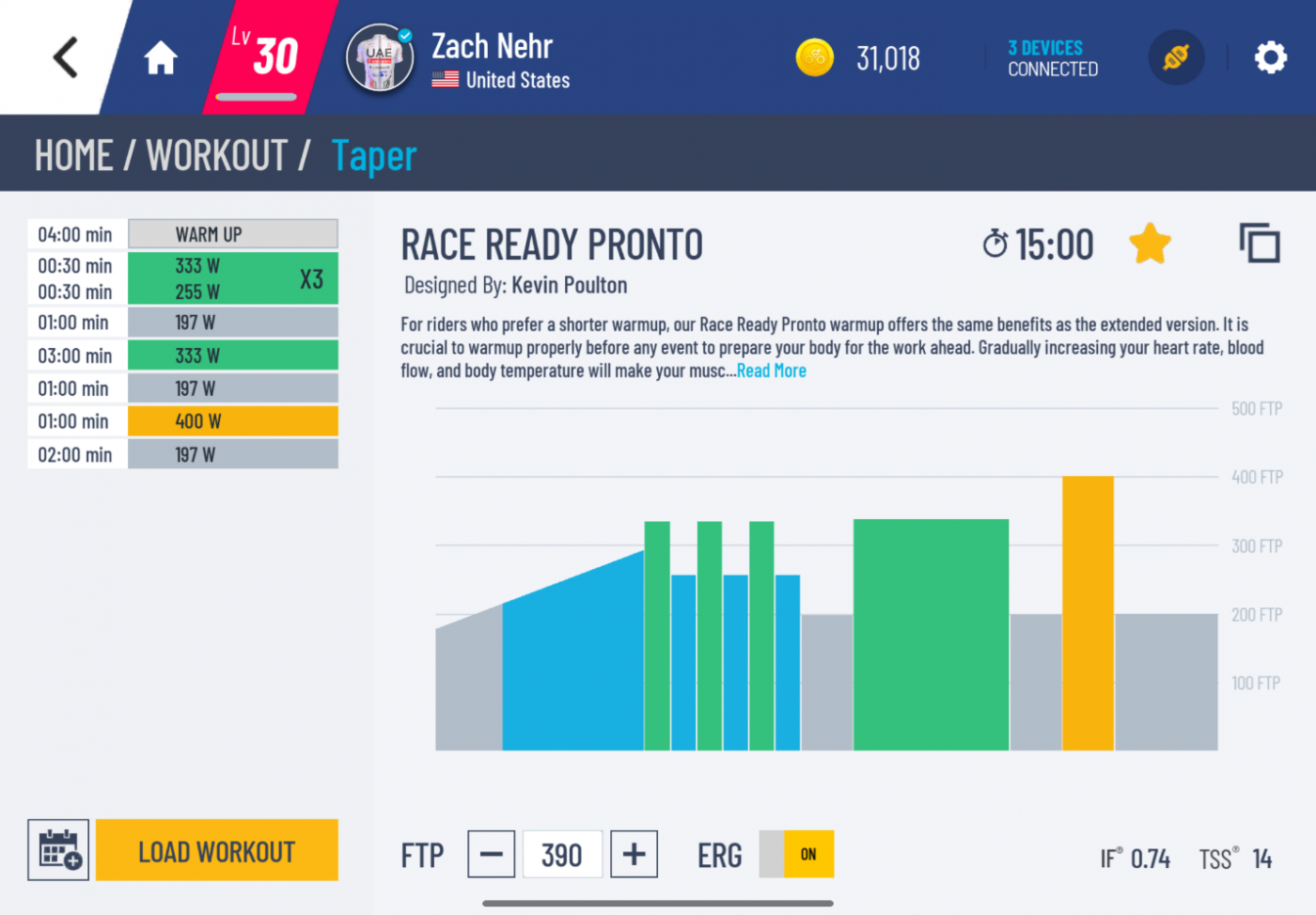Open the WORKOUT breadcrumb section
This screenshot has height=915, width=1316.
coord(215,154)
